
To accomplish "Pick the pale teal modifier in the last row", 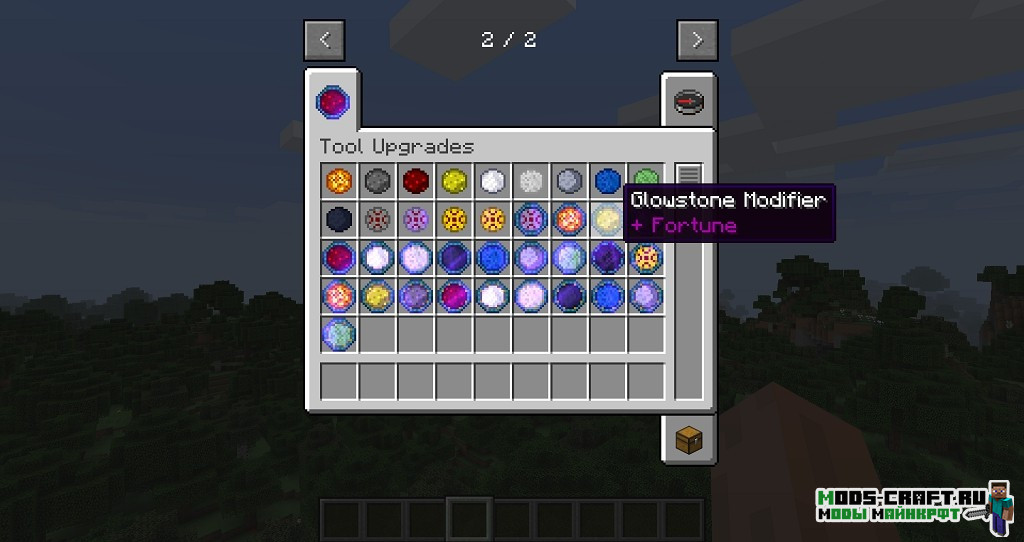I will click(338, 334).
